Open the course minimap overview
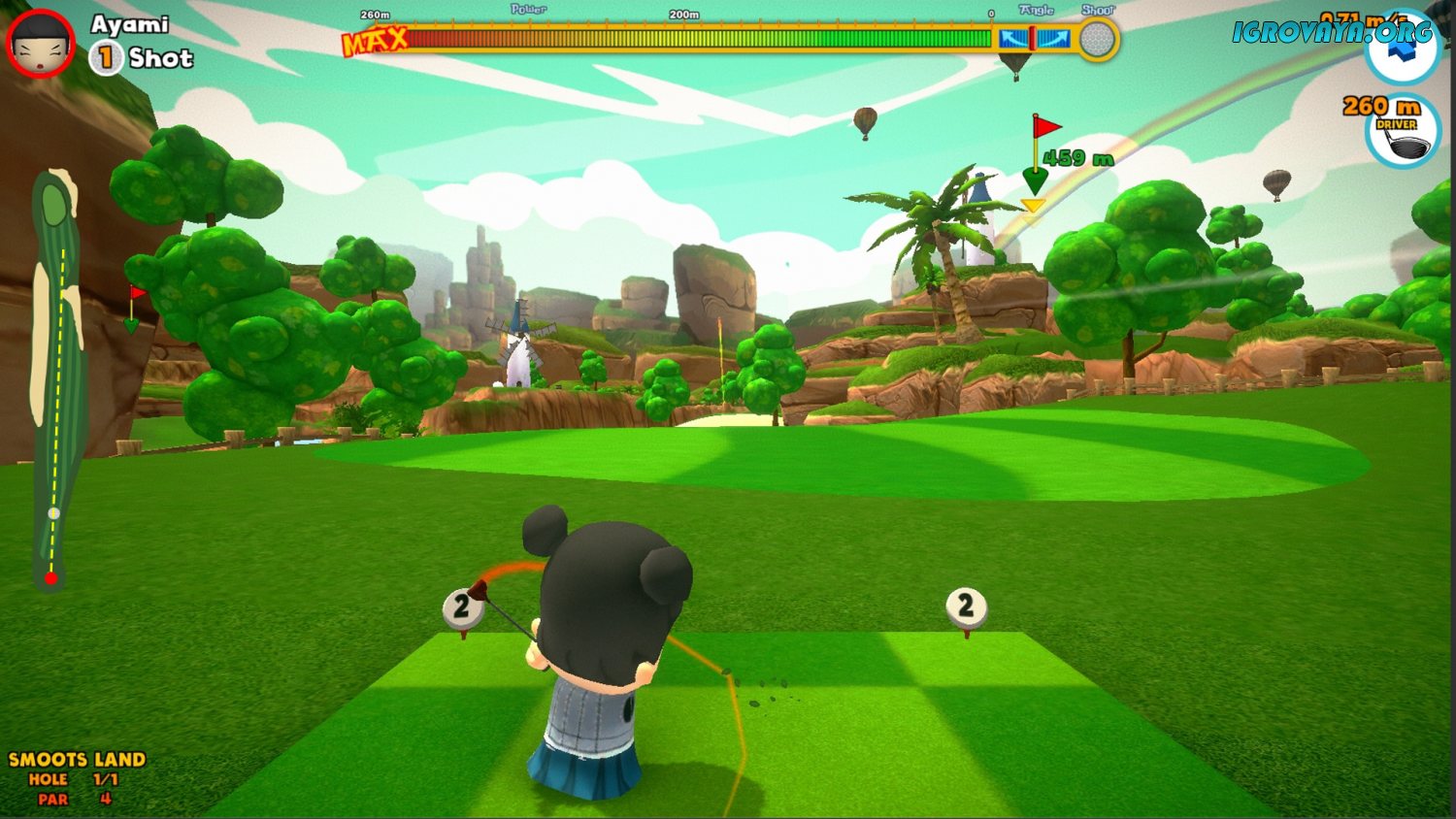Viewport: 1456px width, 819px height. pos(56,378)
